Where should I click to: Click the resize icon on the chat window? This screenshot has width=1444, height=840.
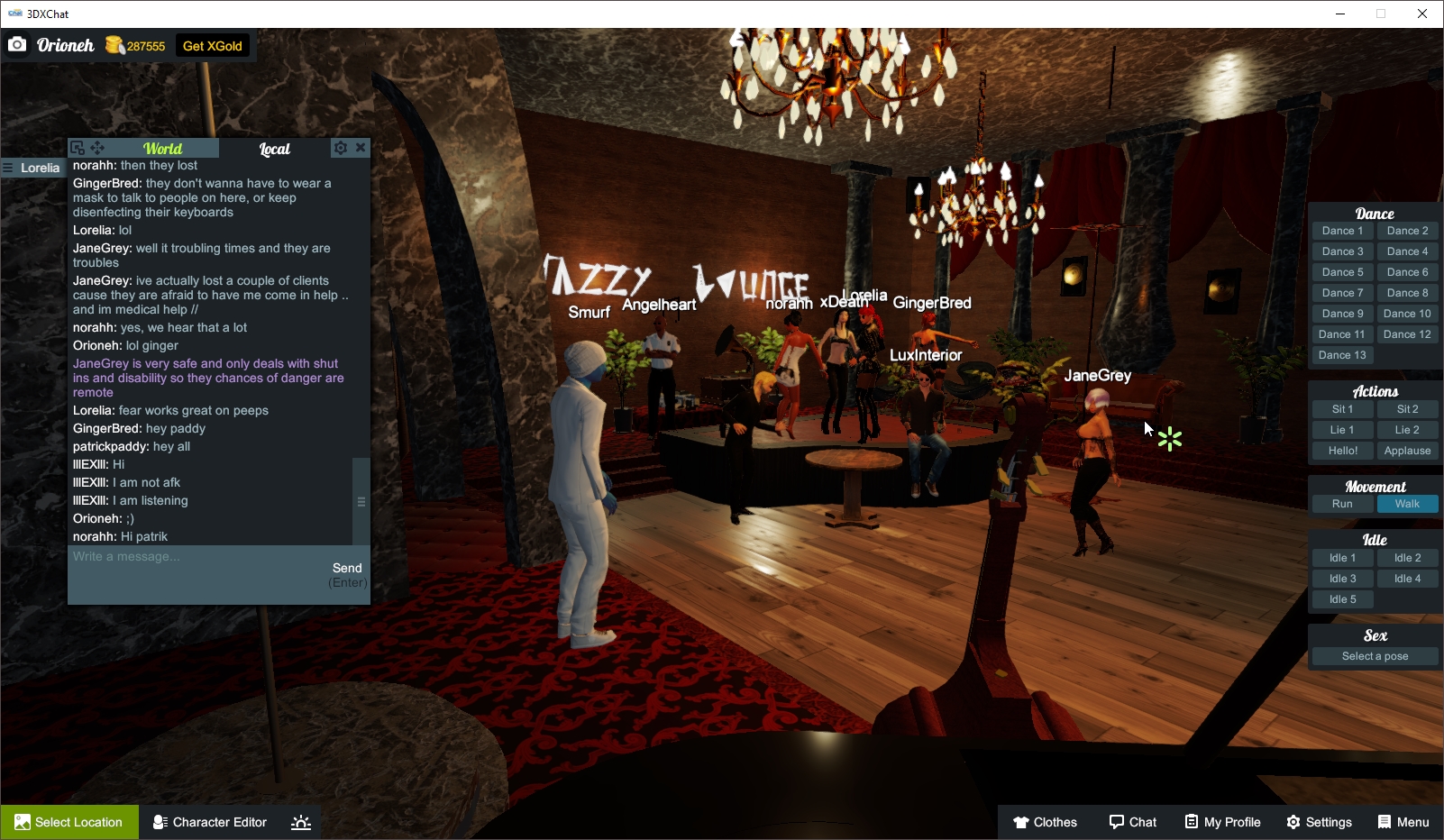click(79, 147)
